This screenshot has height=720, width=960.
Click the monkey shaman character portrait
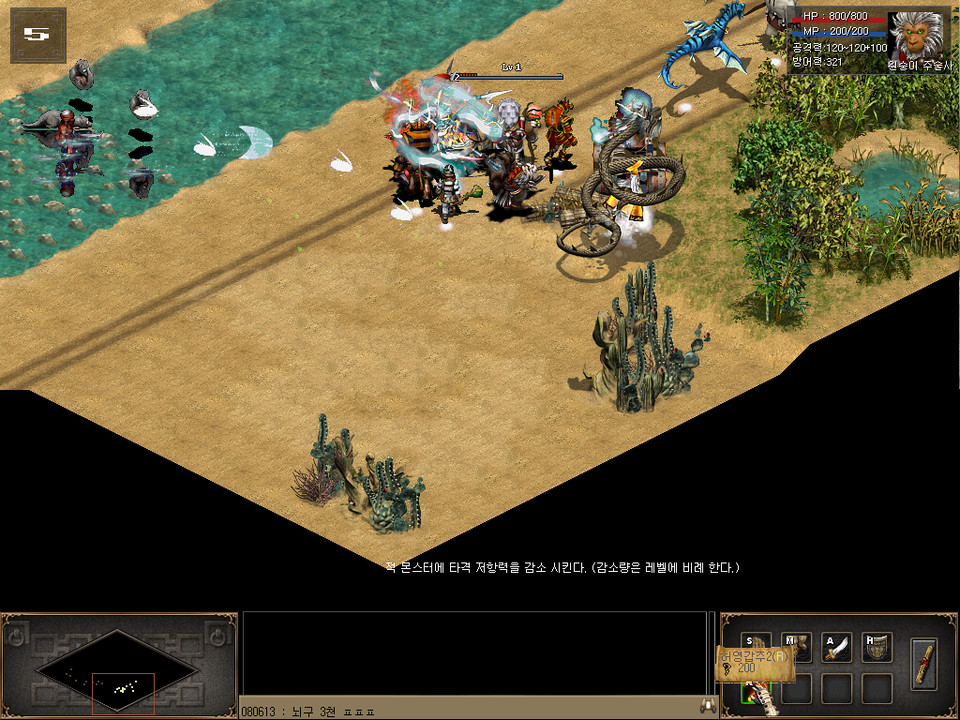(915, 37)
